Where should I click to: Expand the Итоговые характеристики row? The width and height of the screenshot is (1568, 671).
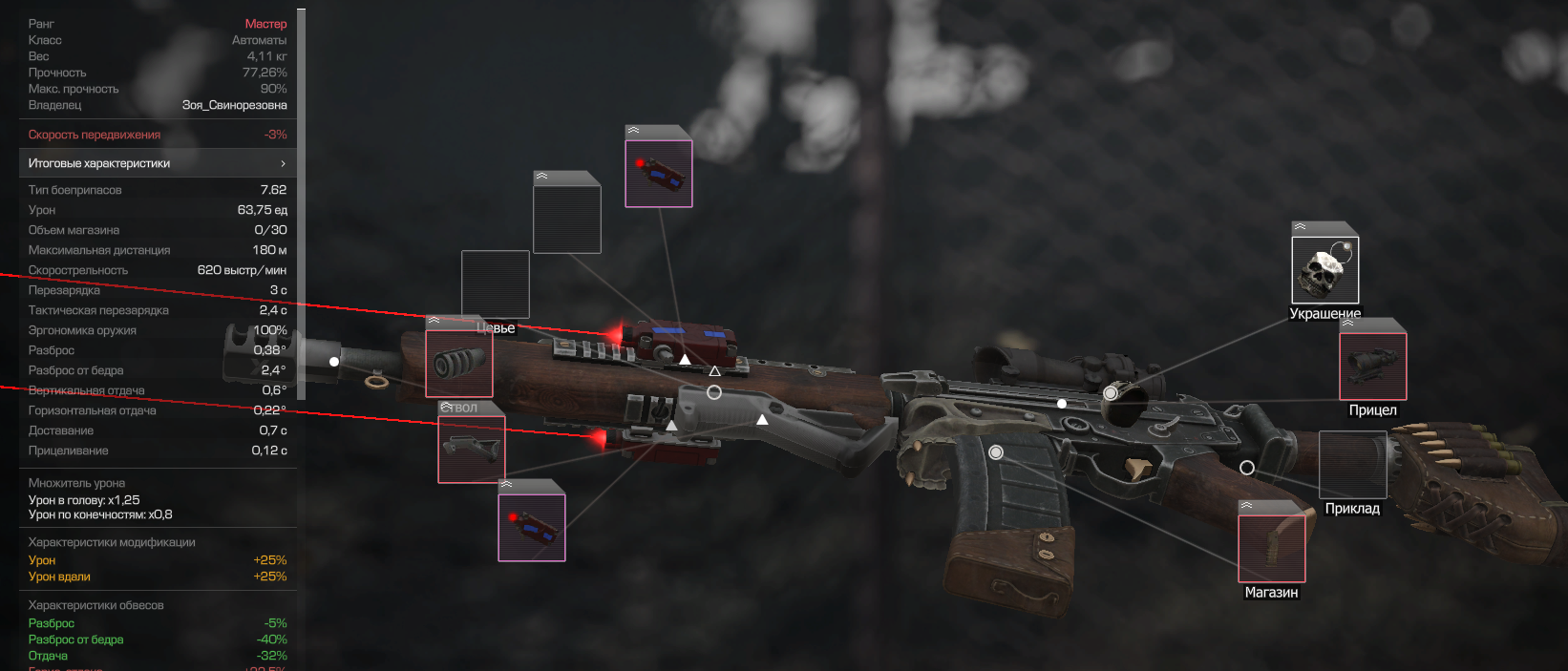click(158, 163)
